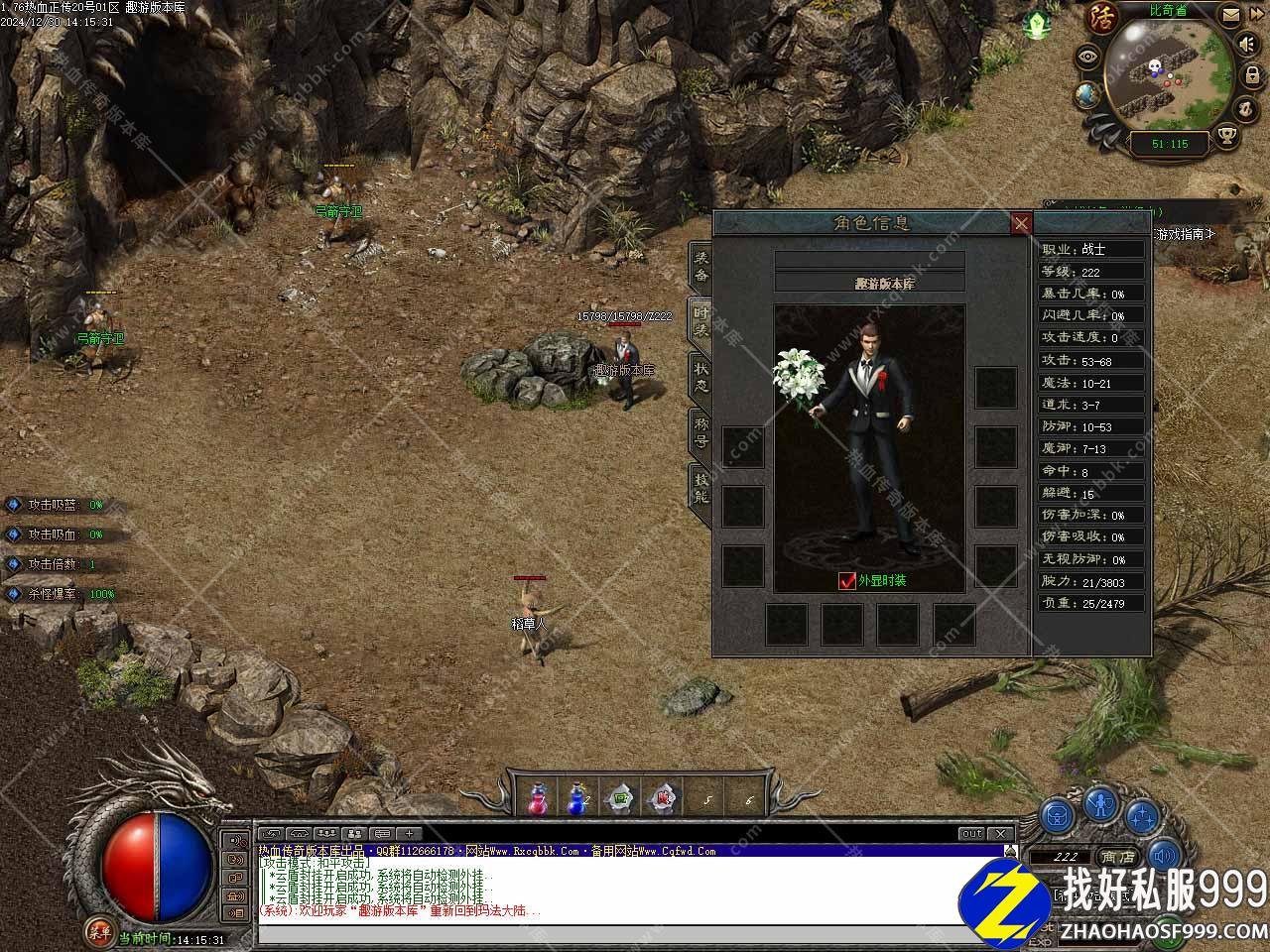Close the character info window
This screenshot has width=1270, height=952.
1021,224
